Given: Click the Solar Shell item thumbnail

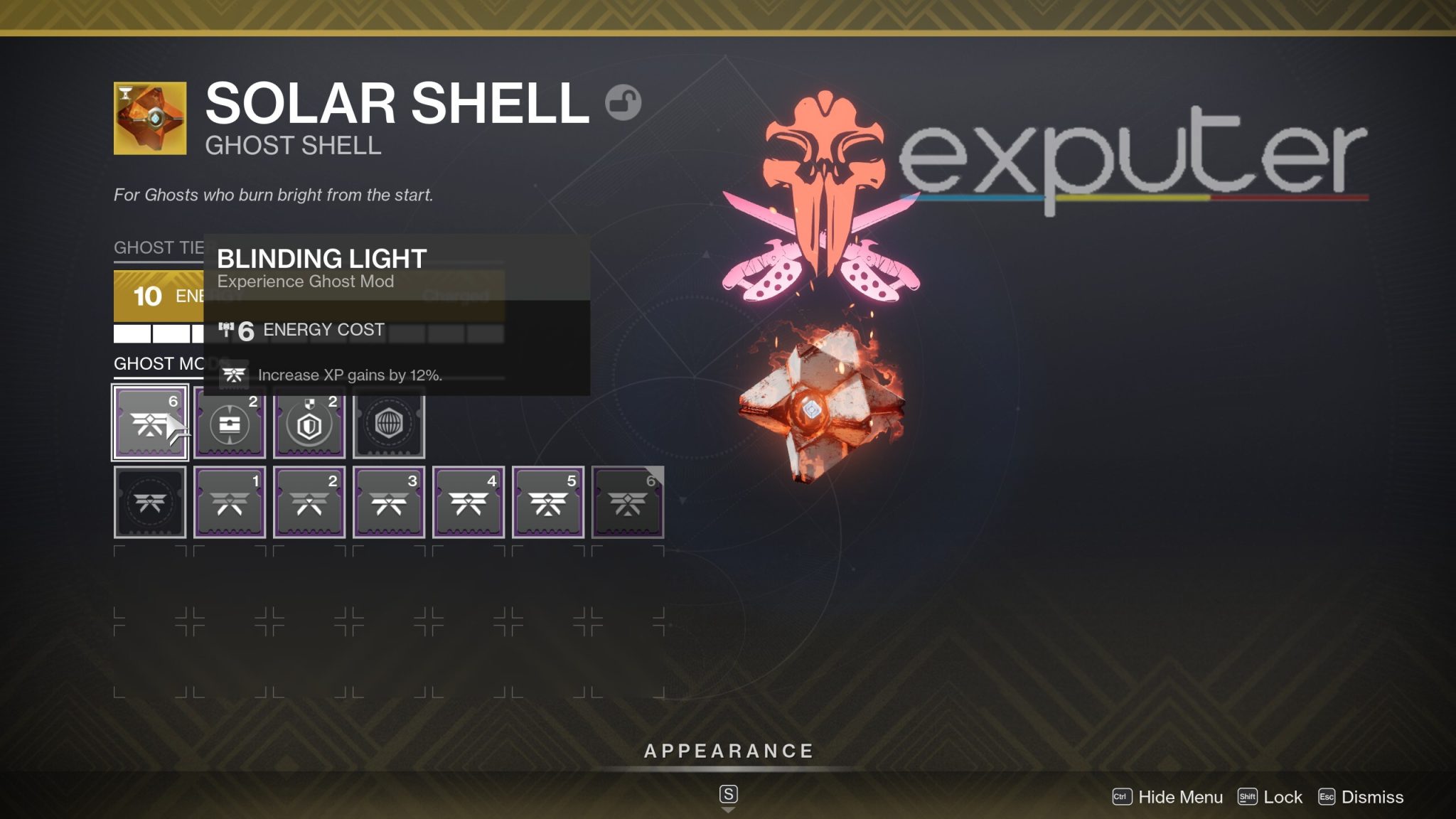Looking at the screenshot, I should click(149, 118).
